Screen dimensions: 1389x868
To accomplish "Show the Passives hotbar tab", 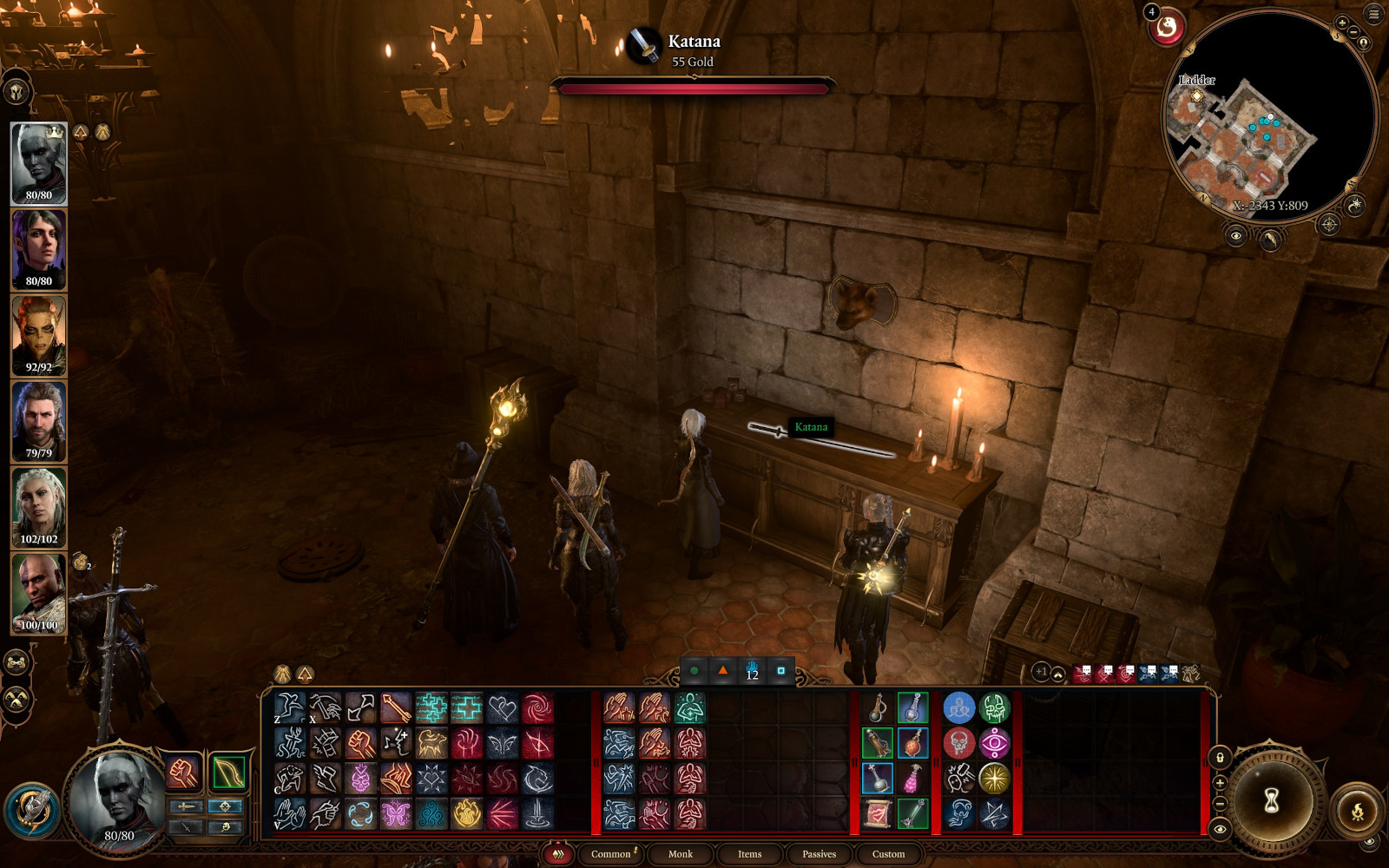I will click(819, 854).
